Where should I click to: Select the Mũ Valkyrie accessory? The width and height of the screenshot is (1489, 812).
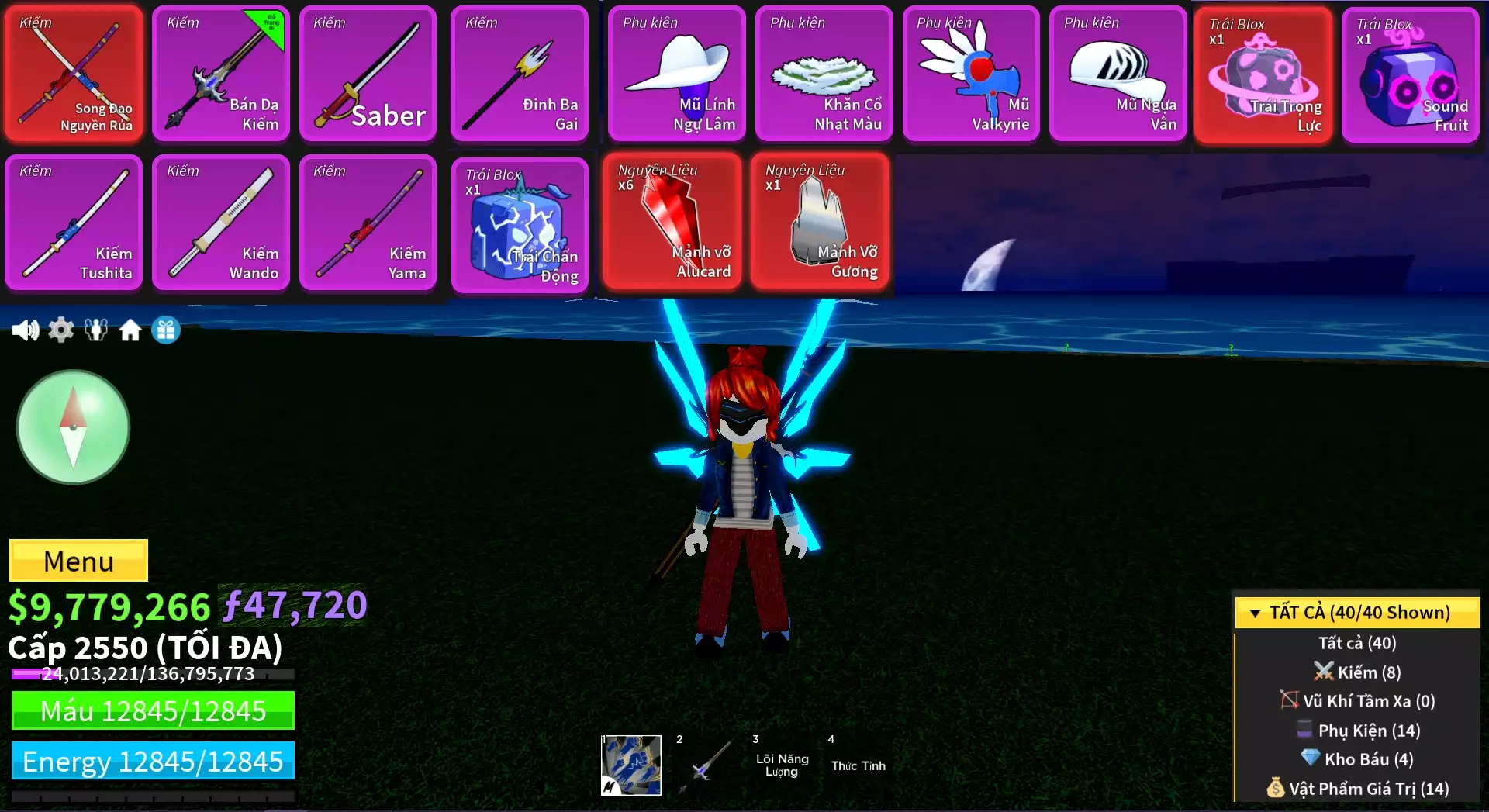(971, 74)
